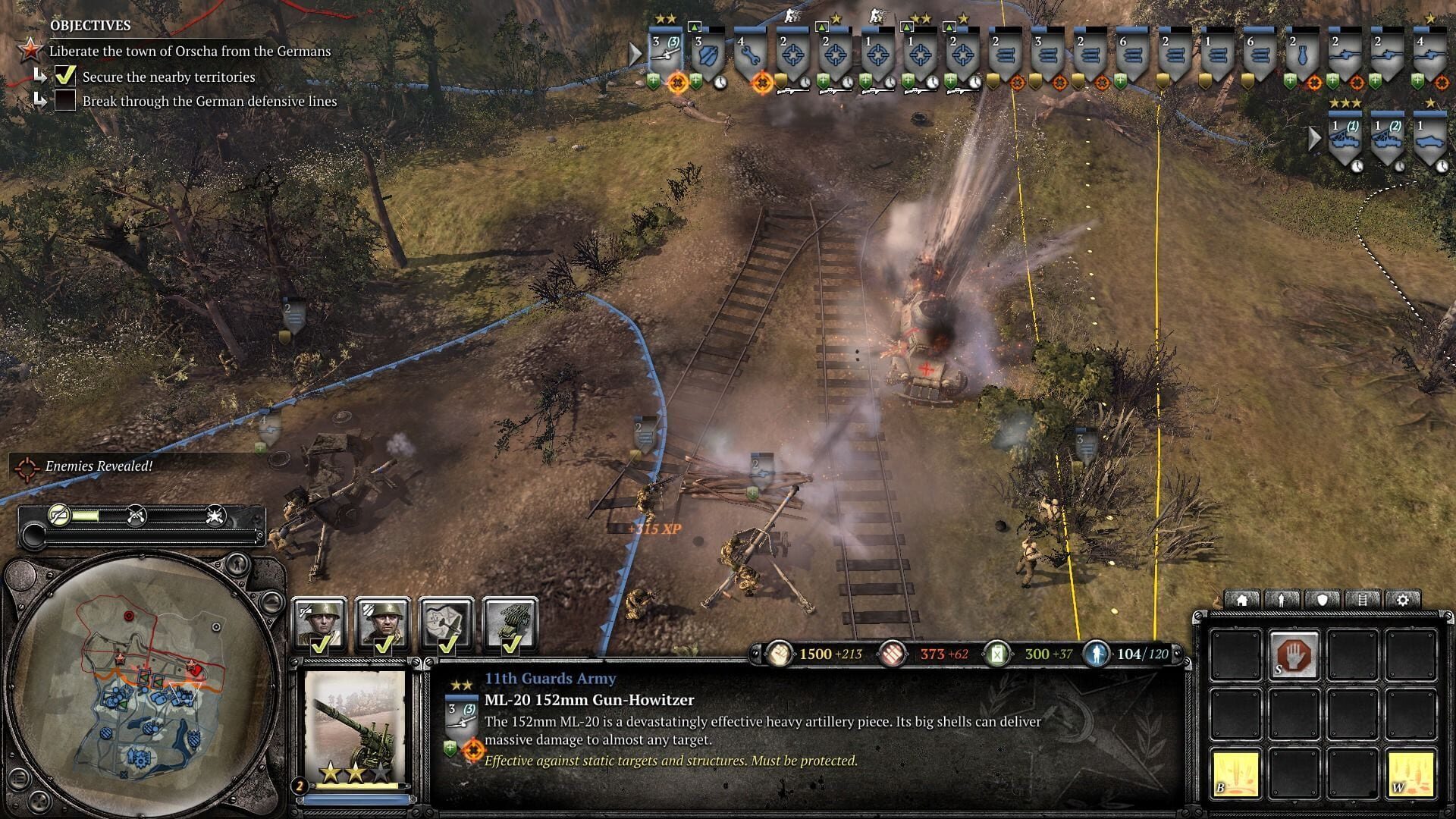Select the ML-20 howitzer unit badge
Viewport: 1456px width, 819px height.
(x=666, y=55)
